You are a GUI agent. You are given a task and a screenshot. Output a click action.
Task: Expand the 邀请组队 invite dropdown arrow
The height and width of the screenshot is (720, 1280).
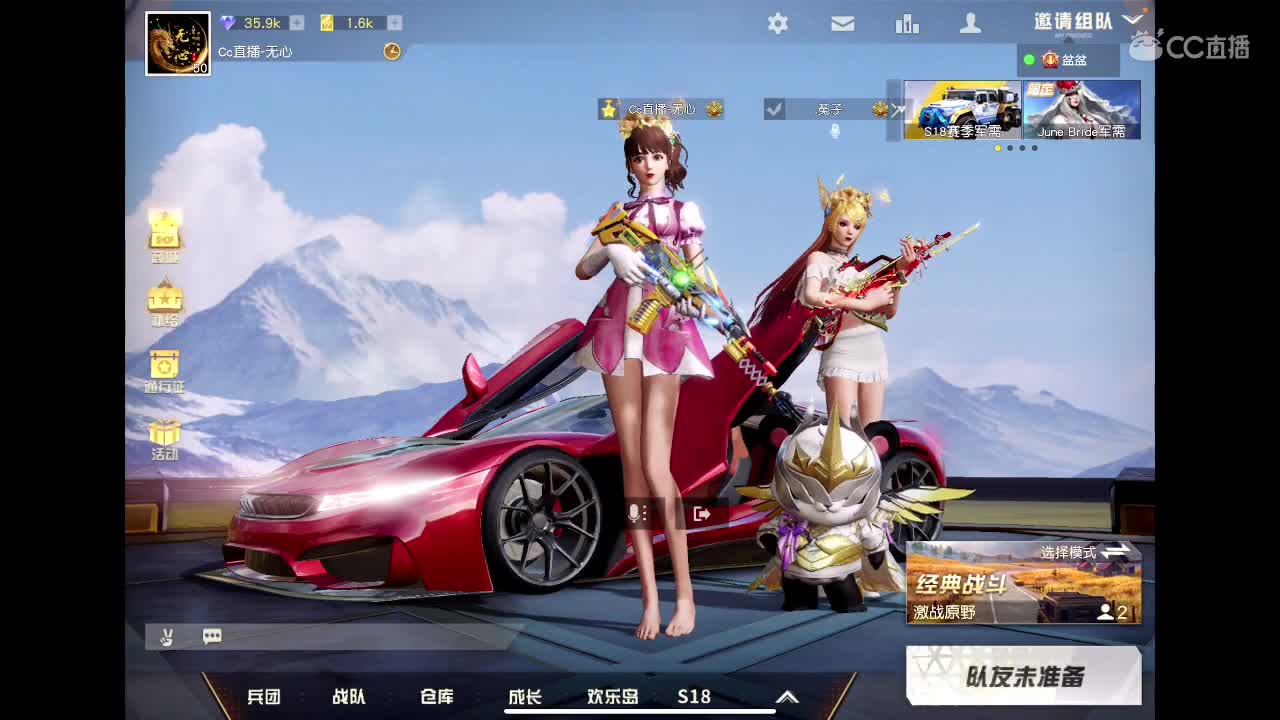[x=1133, y=18]
